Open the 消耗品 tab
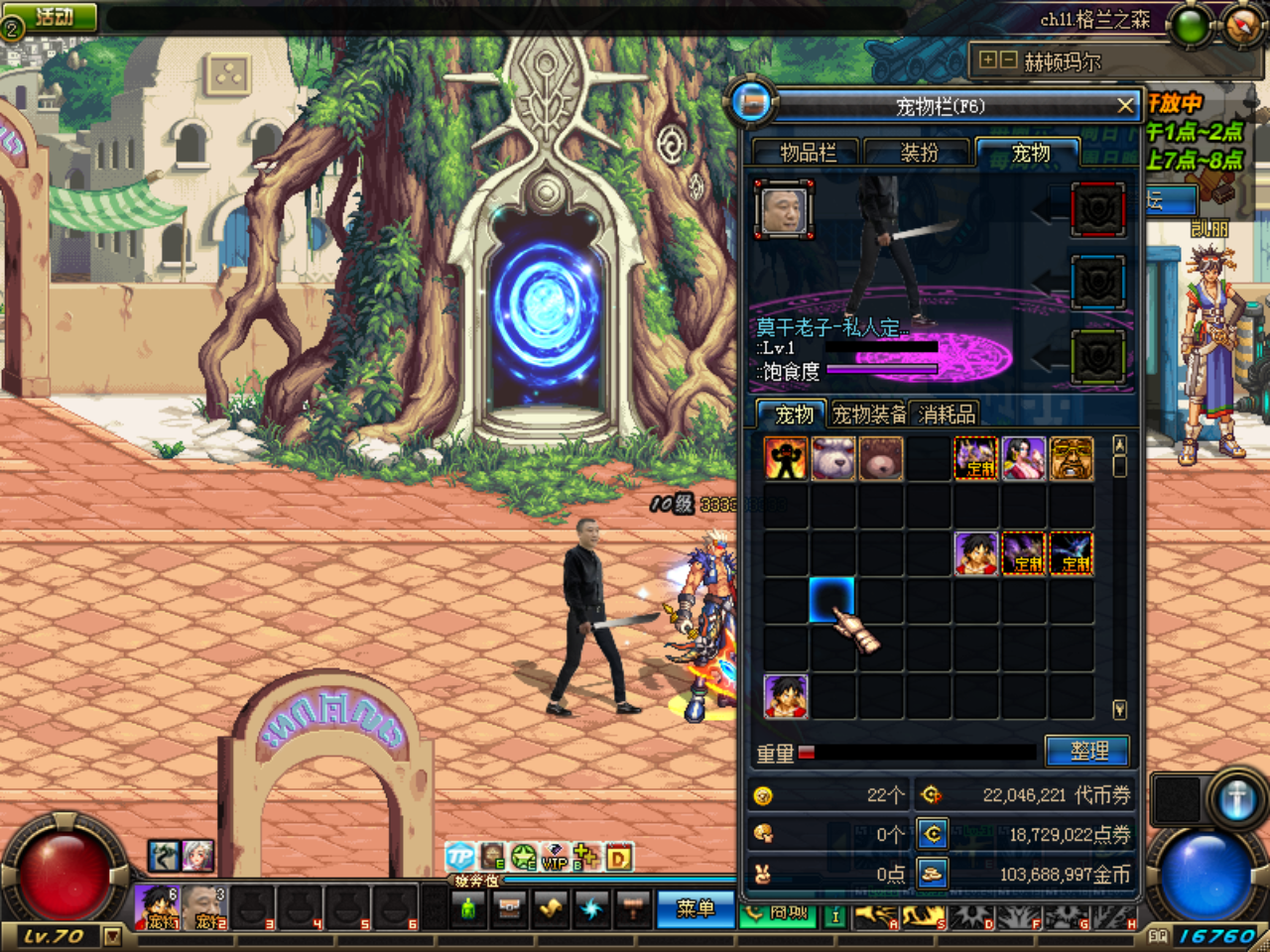 (946, 414)
